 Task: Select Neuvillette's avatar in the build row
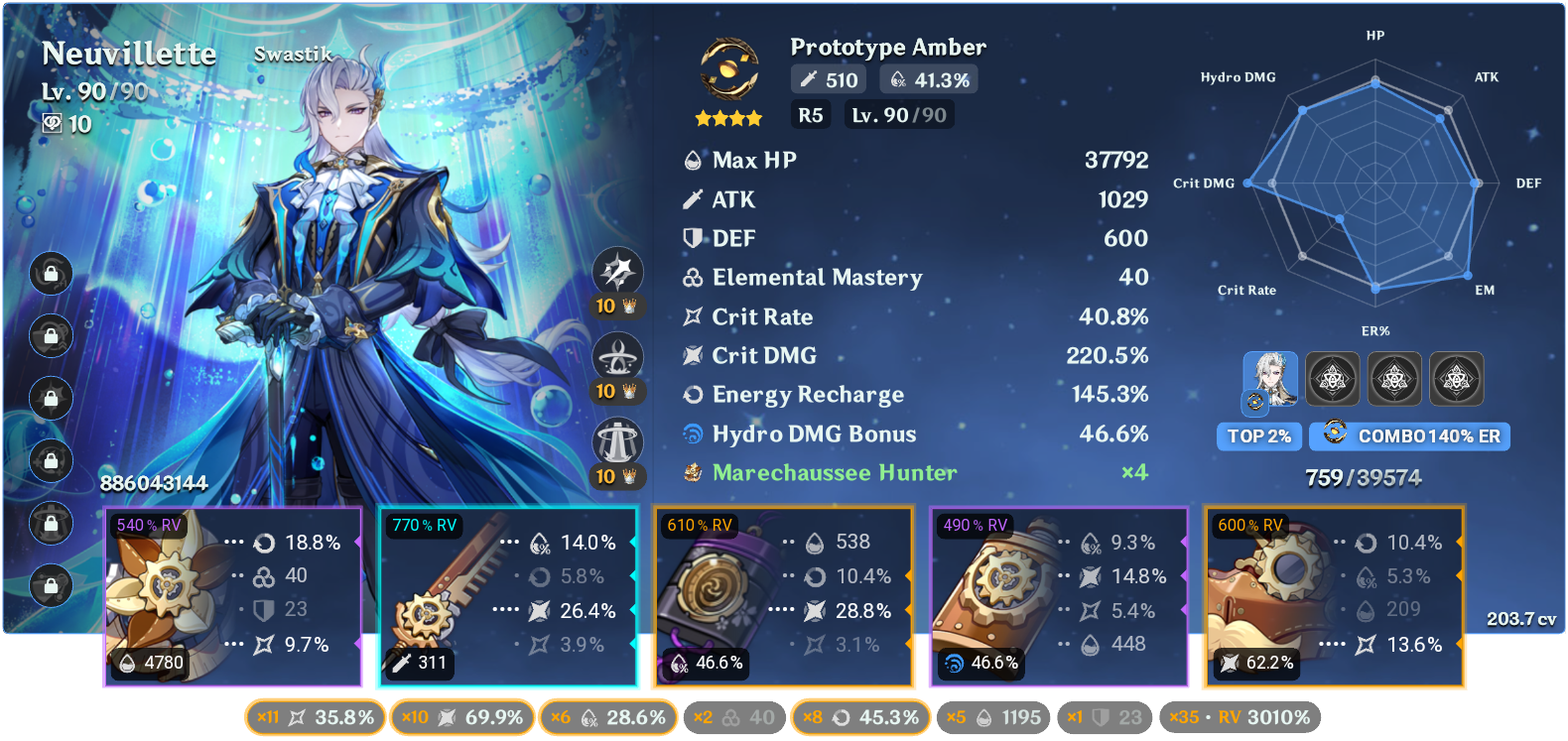1271,379
